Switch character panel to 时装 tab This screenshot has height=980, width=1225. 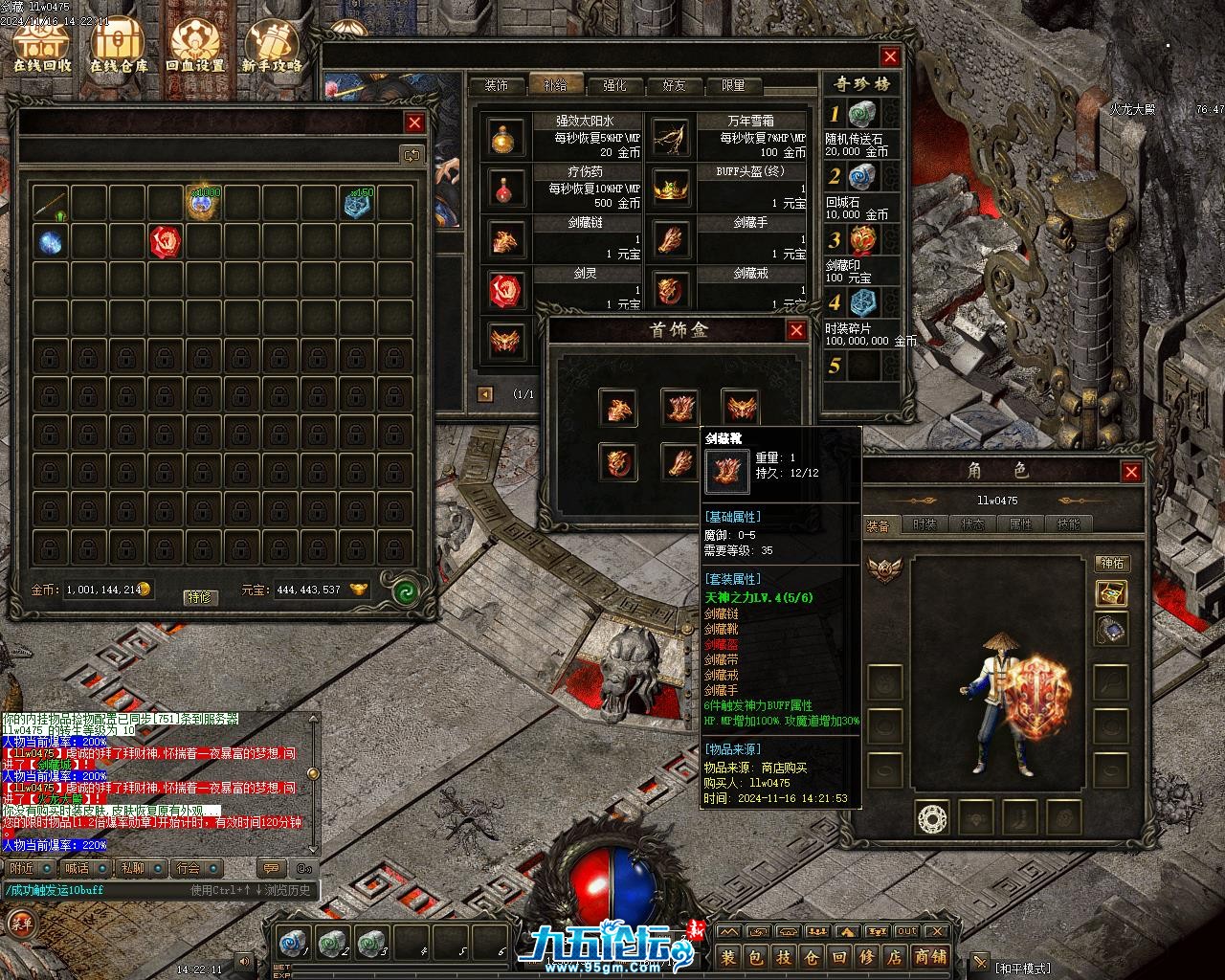(x=924, y=524)
